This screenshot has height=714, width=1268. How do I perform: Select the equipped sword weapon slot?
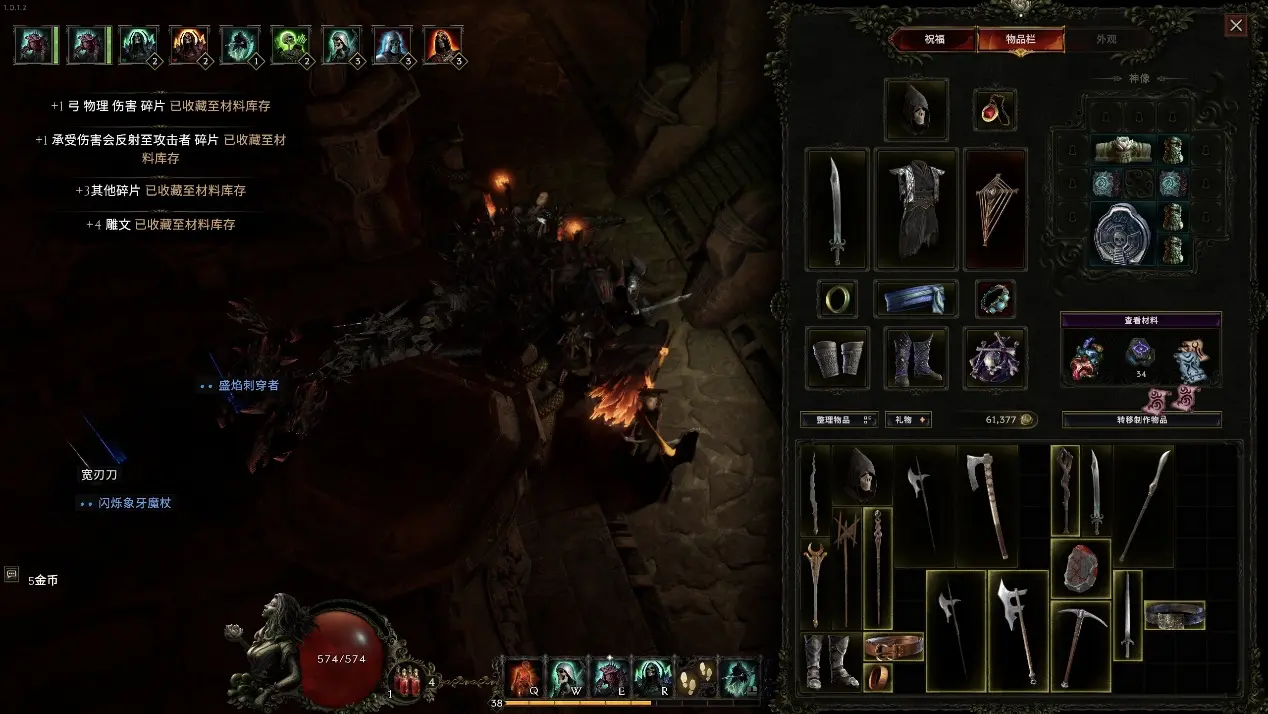pyautogui.click(x=837, y=210)
